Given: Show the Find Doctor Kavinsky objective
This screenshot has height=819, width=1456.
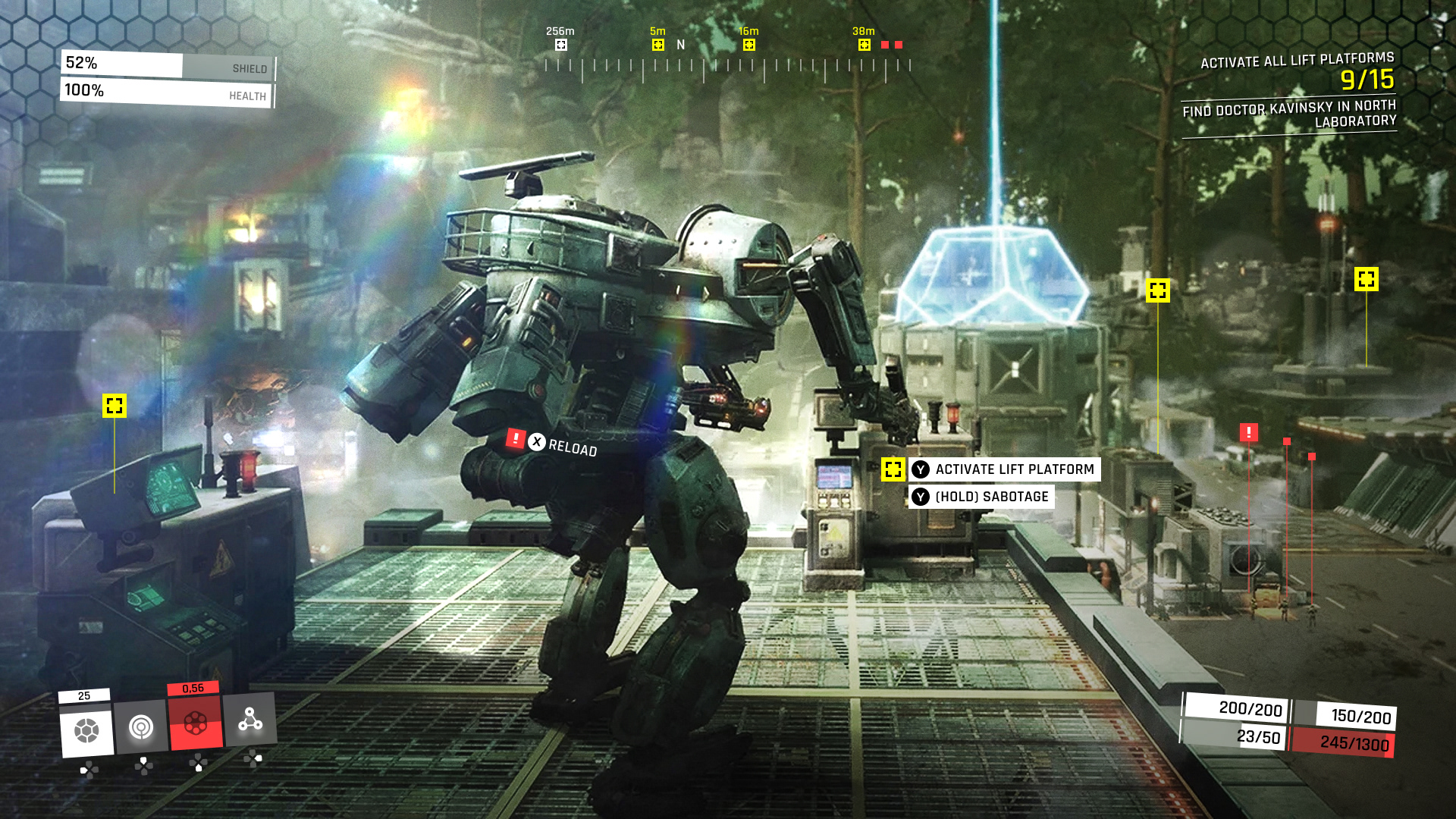Looking at the screenshot, I should [x=1289, y=114].
